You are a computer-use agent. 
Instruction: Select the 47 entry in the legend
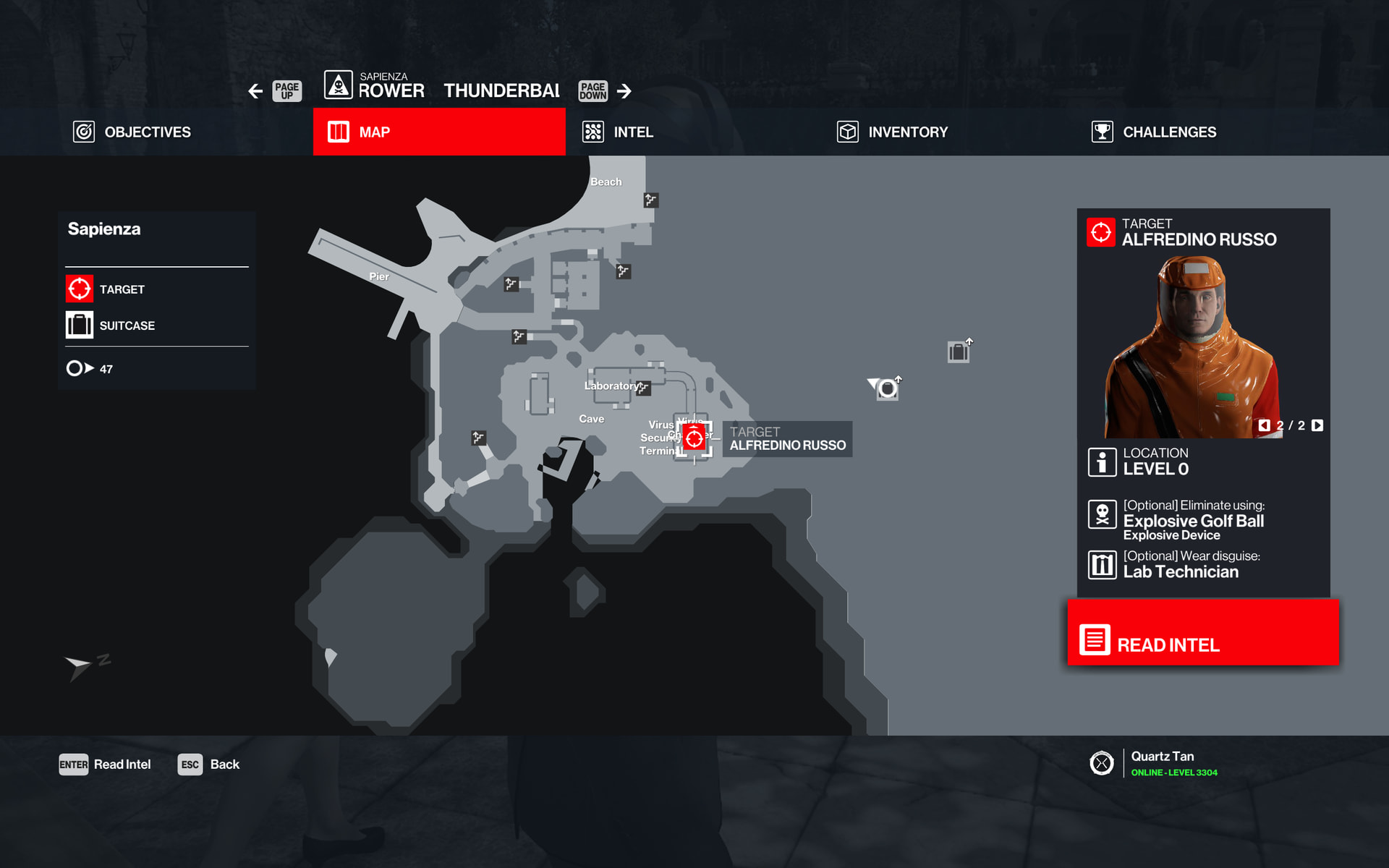coord(90,369)
